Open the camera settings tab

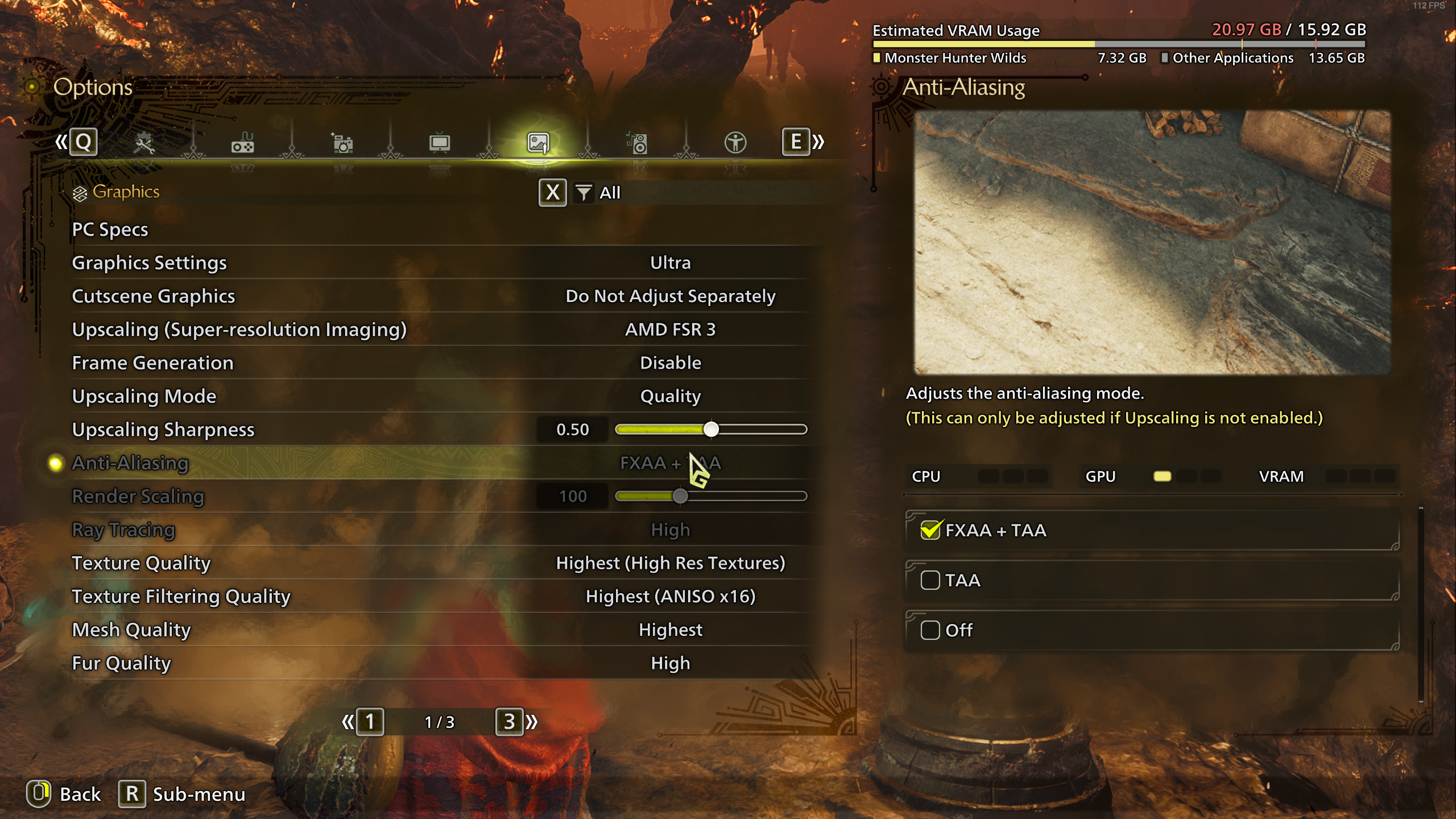coord(342,143)
